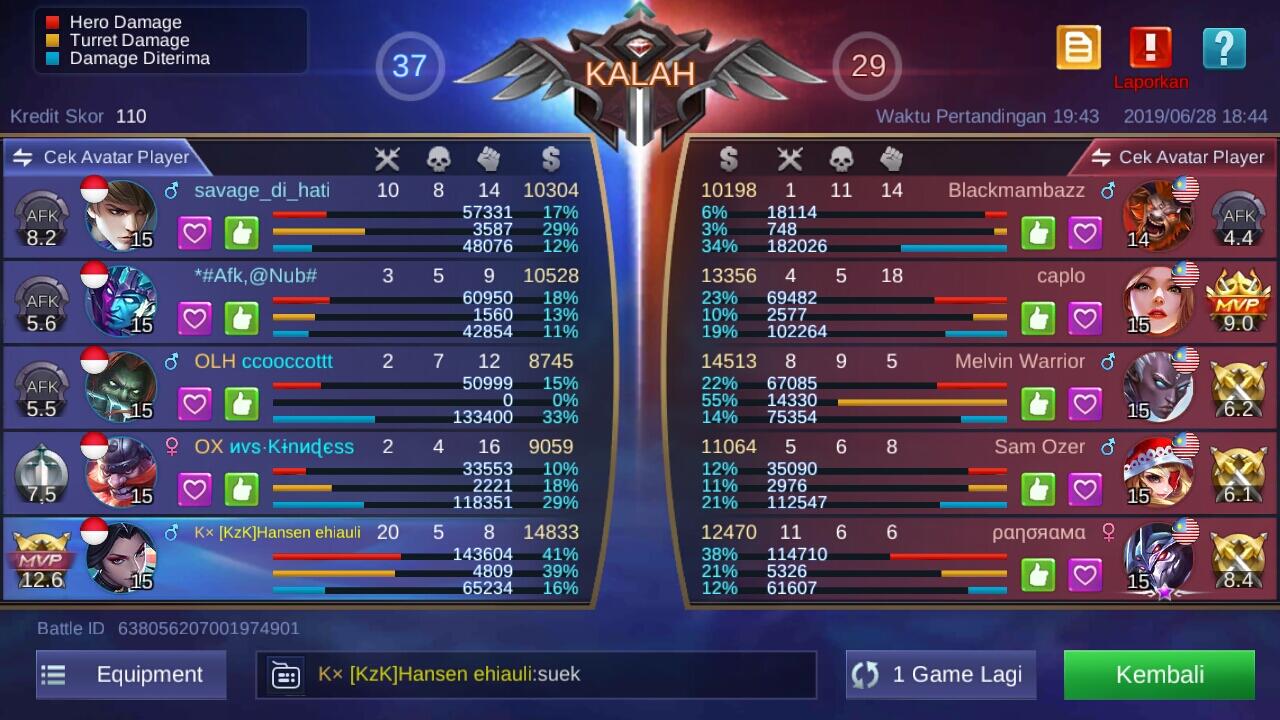
Task: Like Melvin Warrior with thumbs up
Action: (x=1038, y=404)
